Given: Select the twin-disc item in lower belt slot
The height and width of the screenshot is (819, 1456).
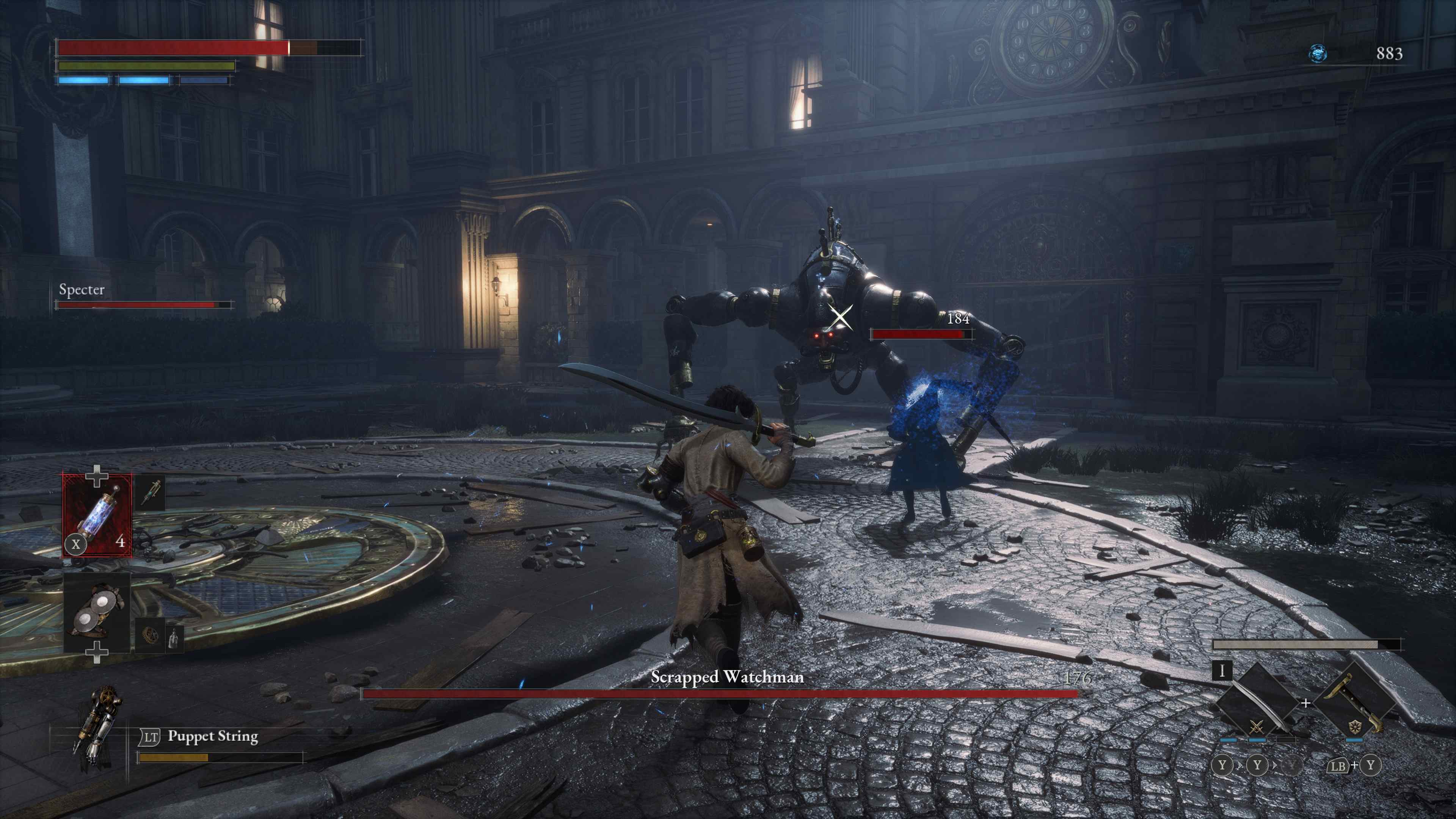Looking at the screenshot, I should click(97, 613).
